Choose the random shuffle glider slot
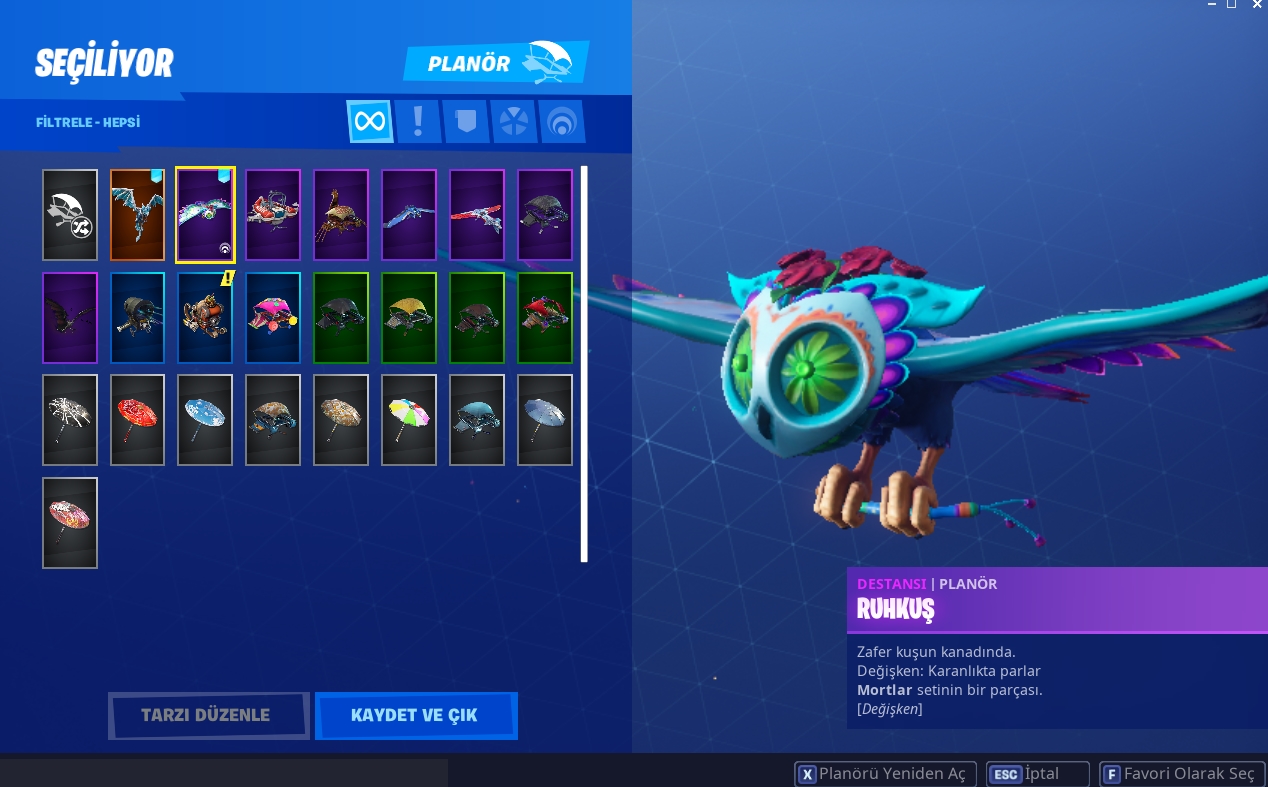This screenshot has height=787, width=1268. tap(70, 215)
